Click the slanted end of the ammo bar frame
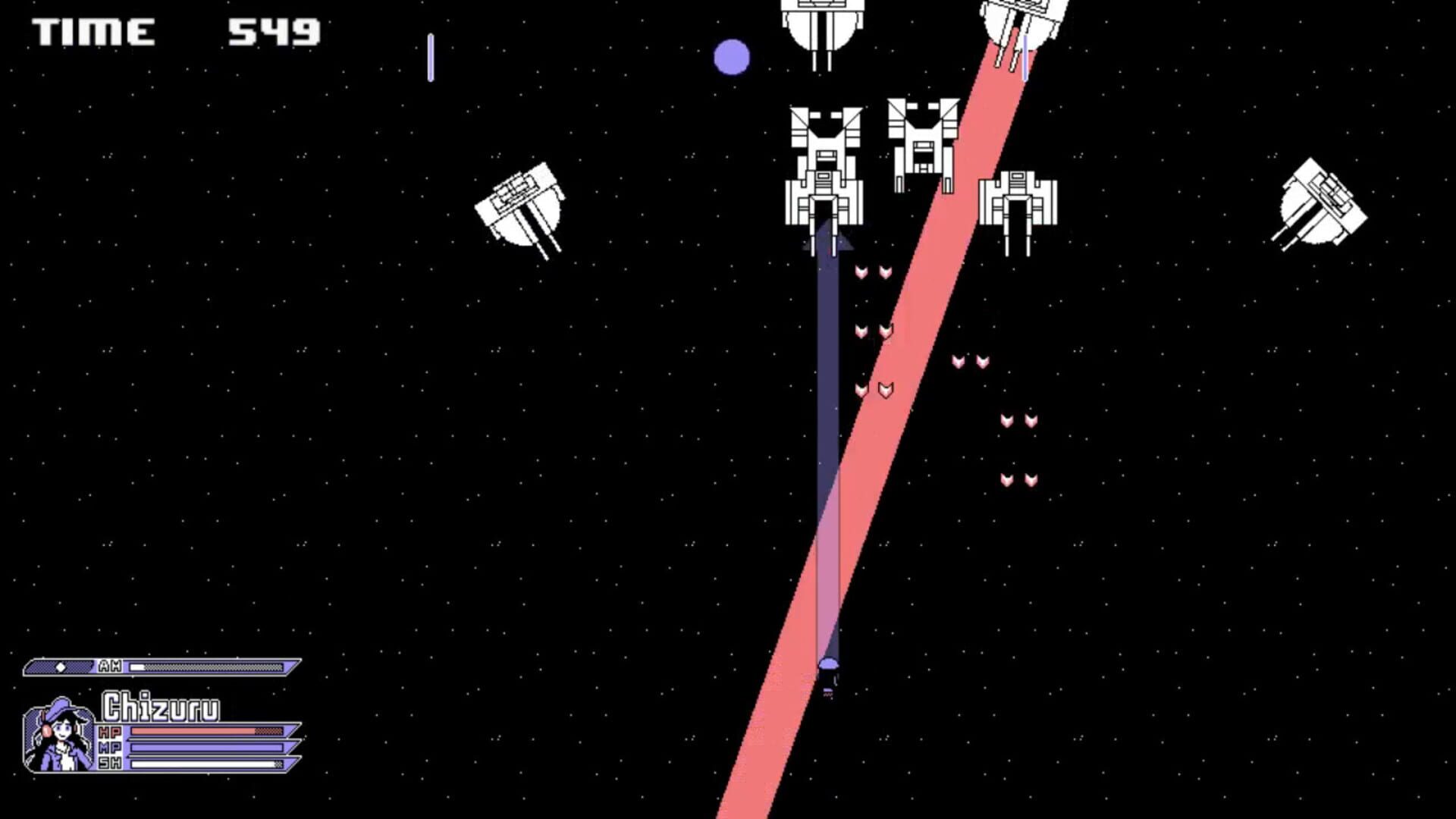1456x819 pixels. (x=293, y=667)
